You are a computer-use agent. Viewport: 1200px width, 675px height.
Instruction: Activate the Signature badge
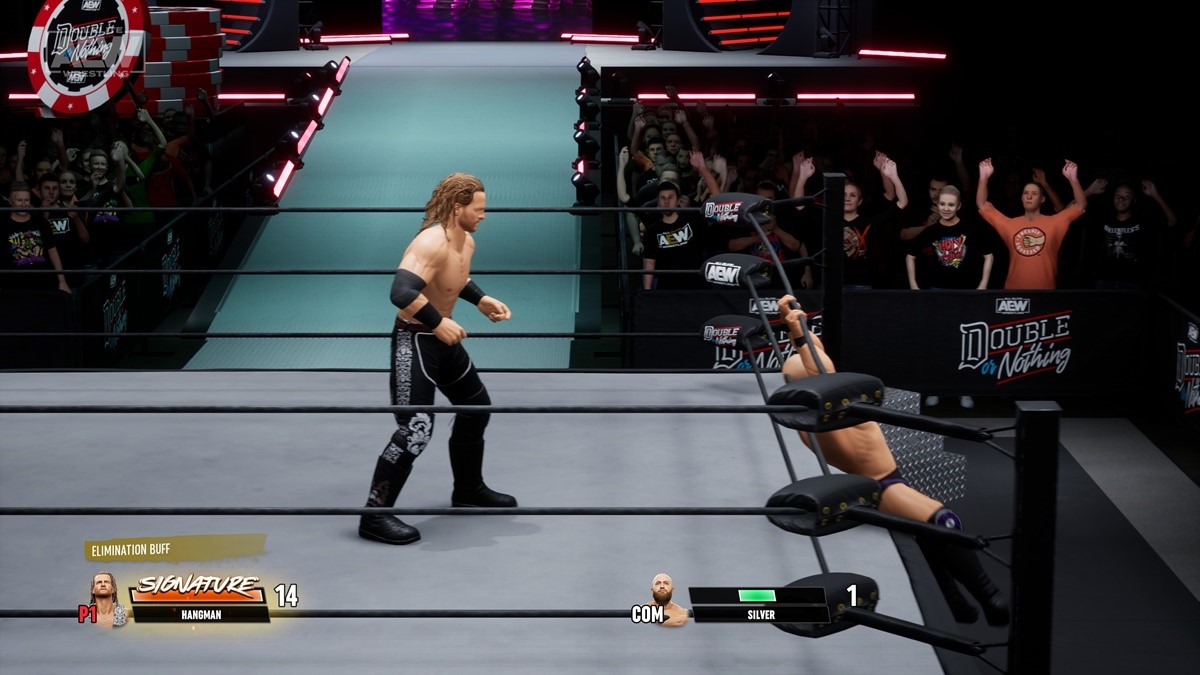[x=198, y=587]
